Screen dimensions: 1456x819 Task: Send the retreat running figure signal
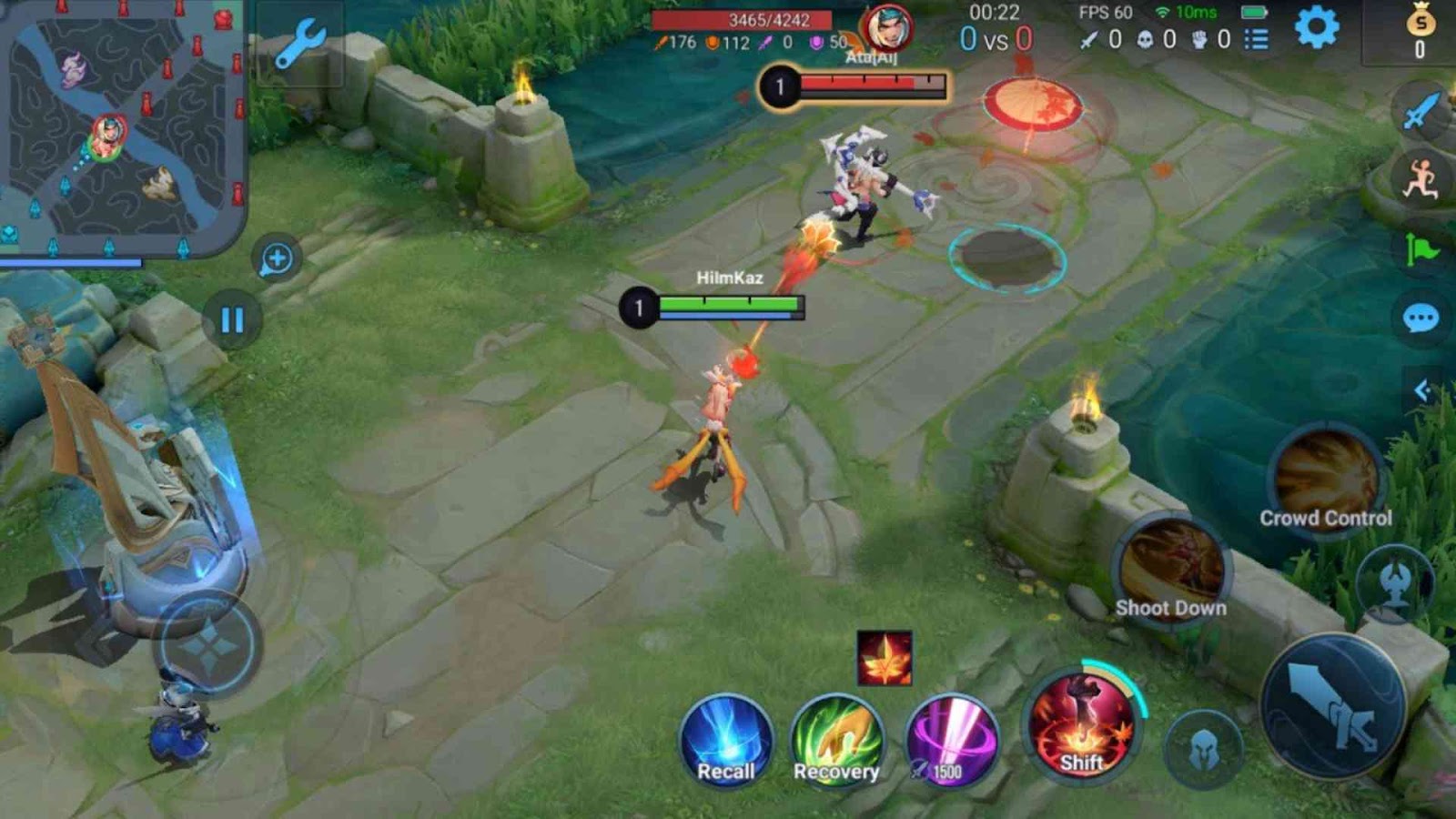[1421, 179]
